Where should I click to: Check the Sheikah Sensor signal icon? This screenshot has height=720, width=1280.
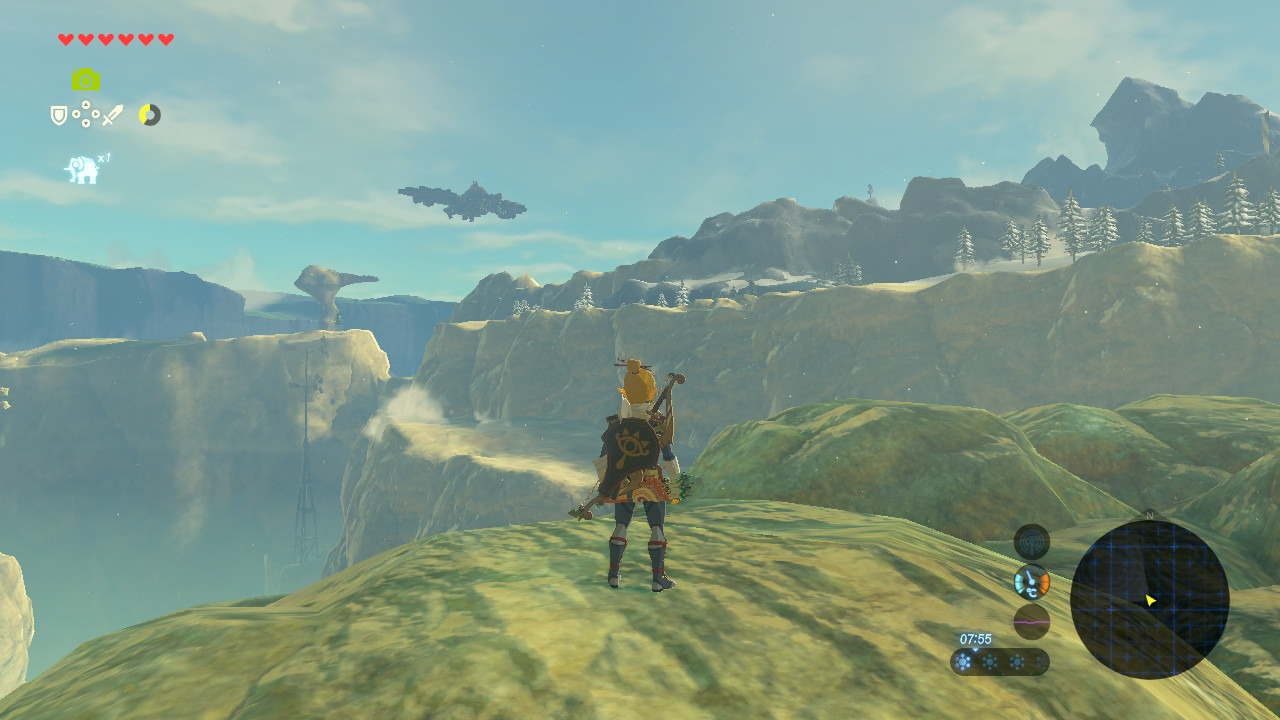[1031, 541]
